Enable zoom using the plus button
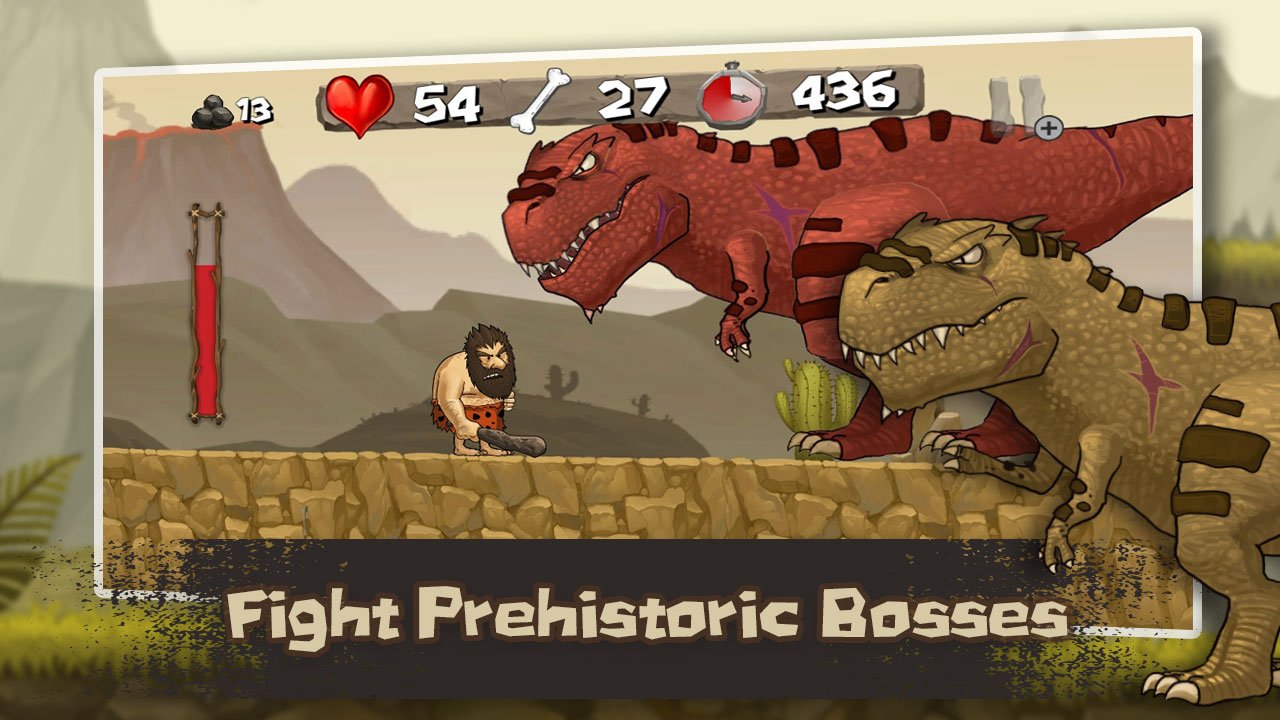Image resolution: width=1280 pixels, height=720 pixels. pyautogui.click(x=1048, y=127)
